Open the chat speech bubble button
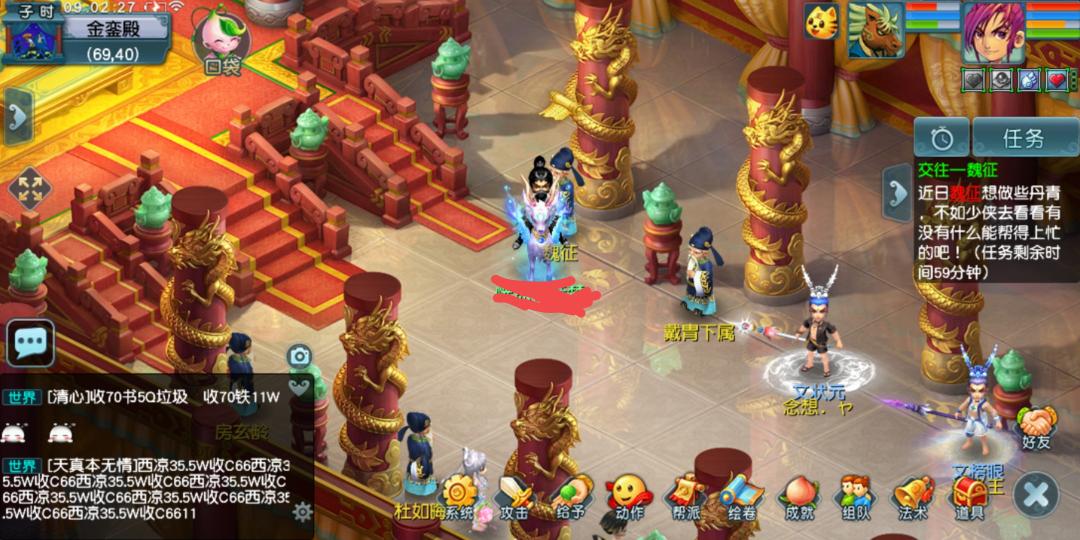The height and width of the screenshot is (540, 1080). click(30, 343)
